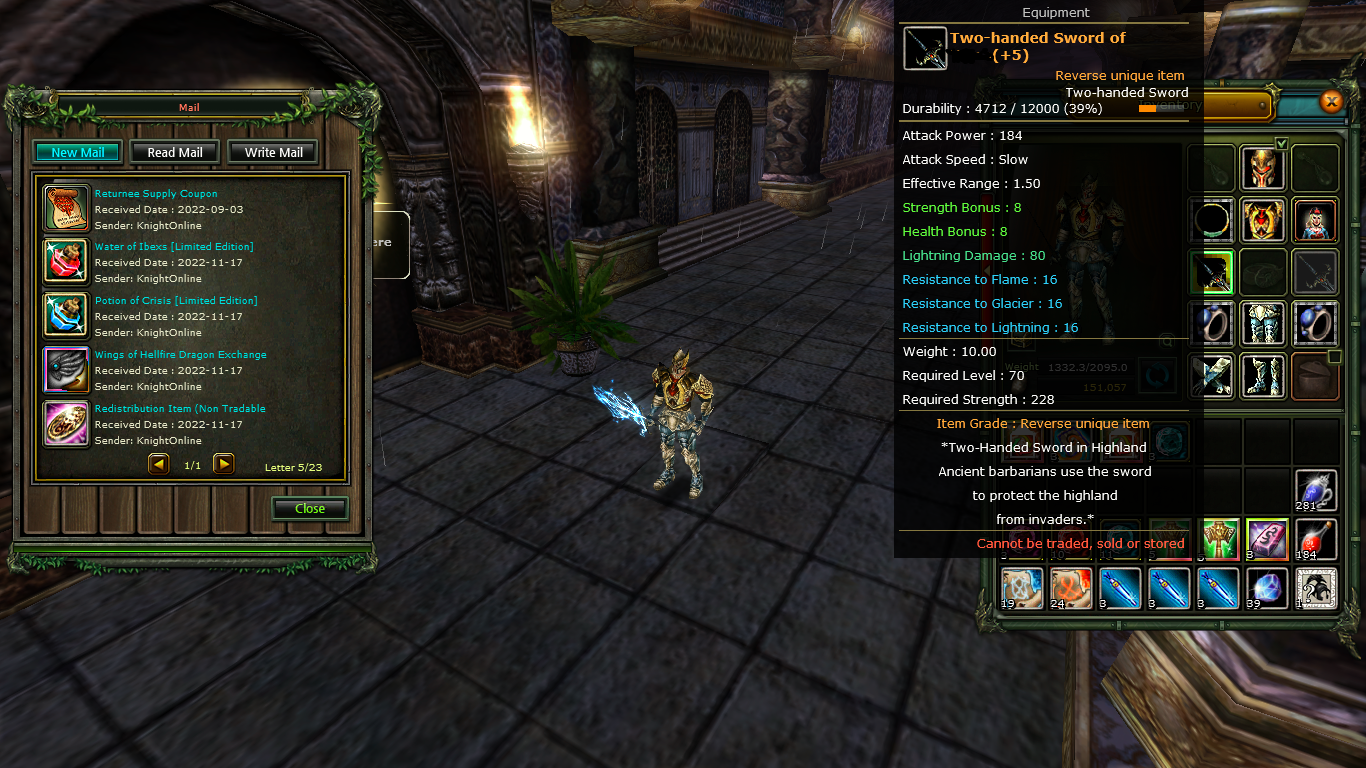Select the red health potion stack of 184
Viewport: 1366px width, 768px height.
[x=1315, y=540]
